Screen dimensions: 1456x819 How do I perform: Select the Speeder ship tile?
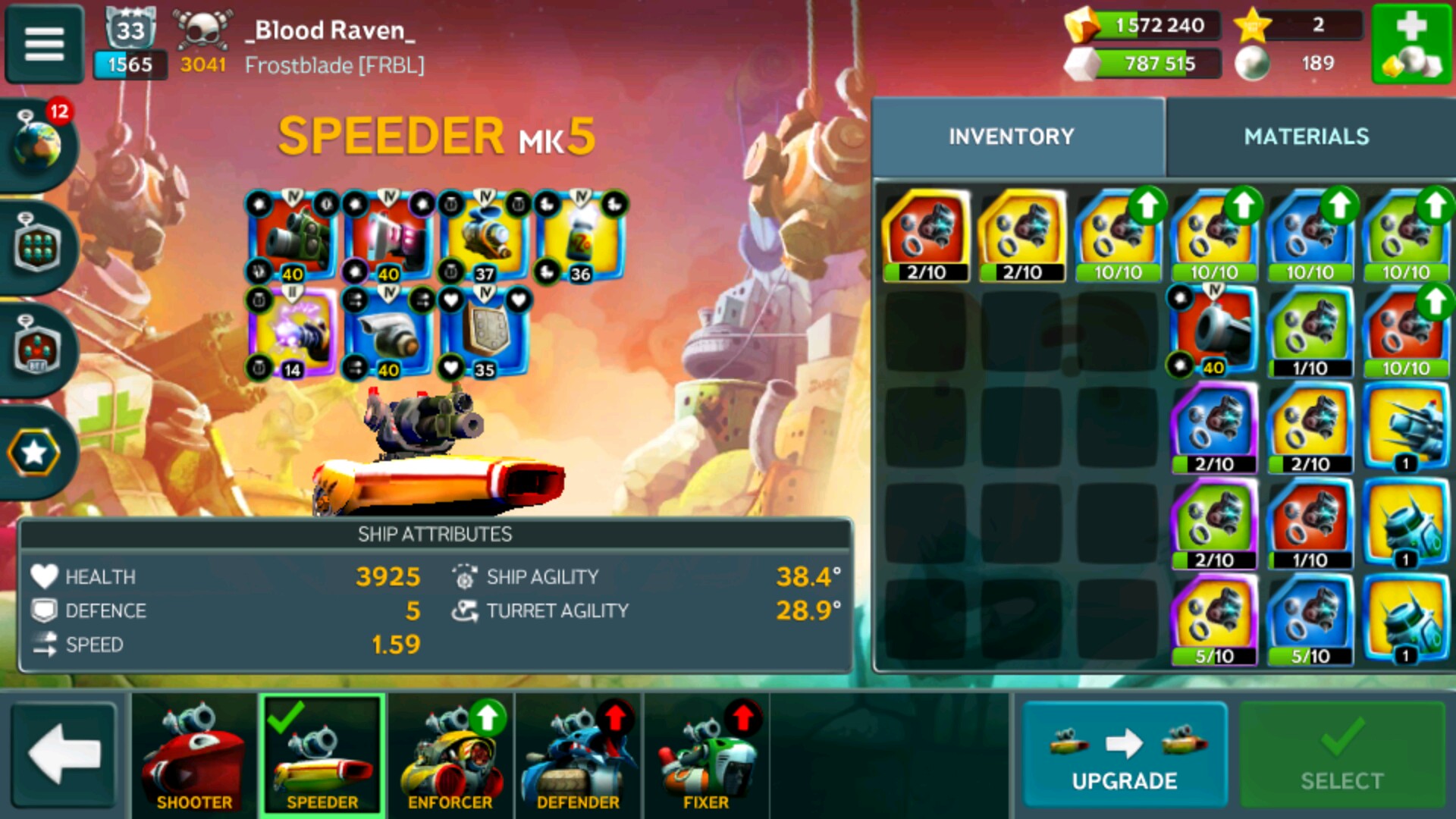tap(322, 755)
